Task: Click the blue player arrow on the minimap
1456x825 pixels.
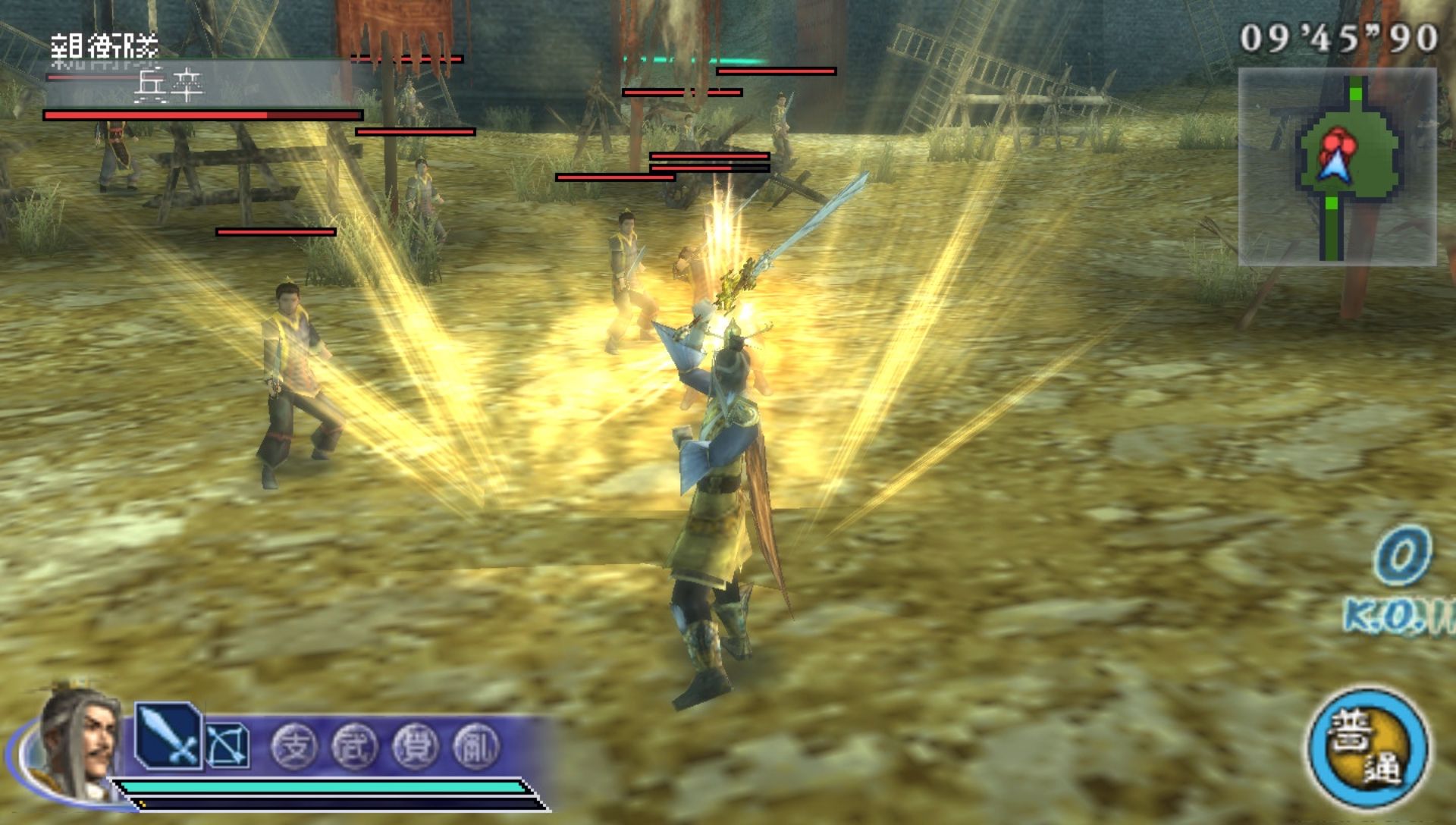Action: tap(1332, 165)
